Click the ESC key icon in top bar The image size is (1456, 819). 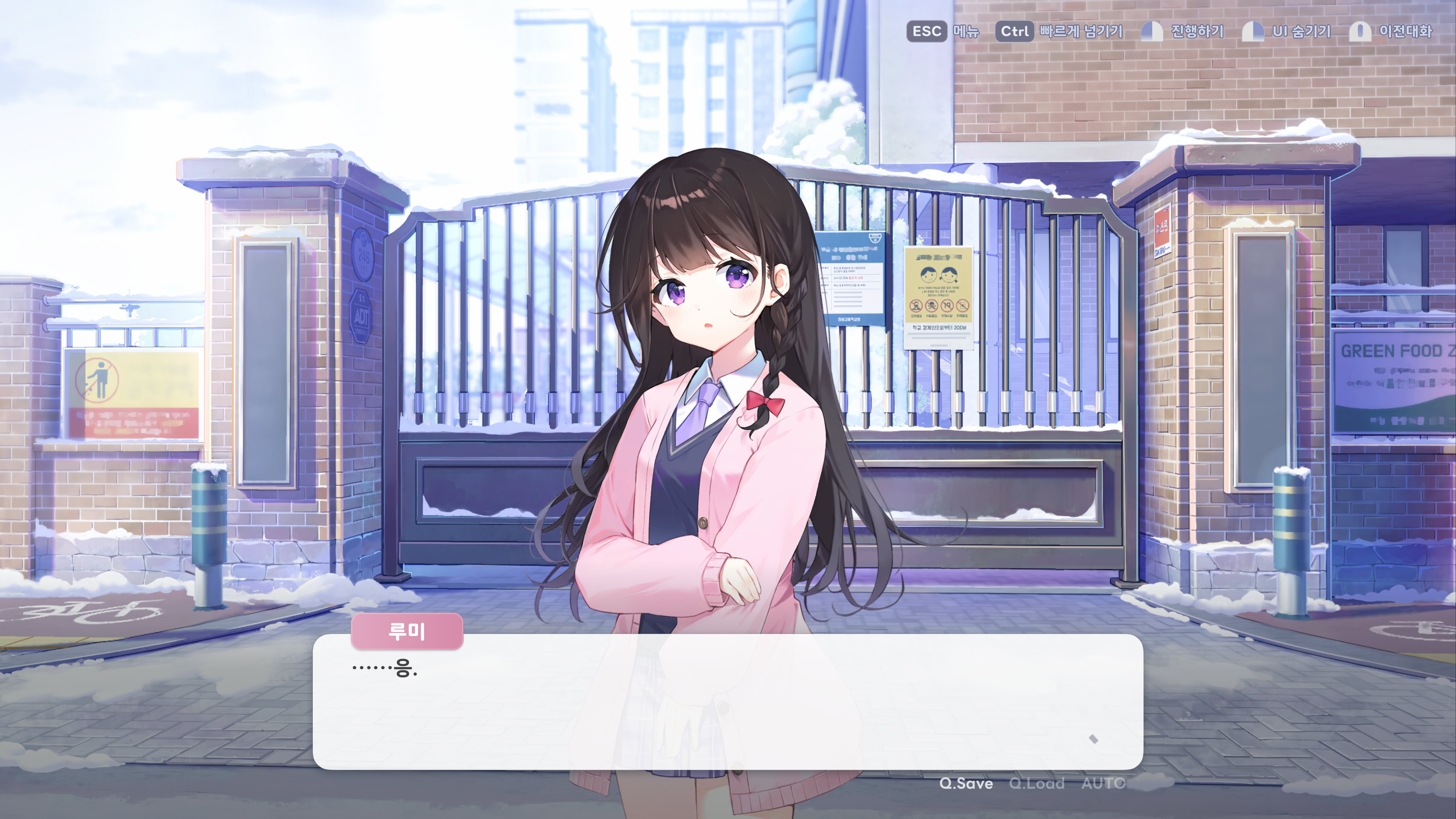(927, 31)
